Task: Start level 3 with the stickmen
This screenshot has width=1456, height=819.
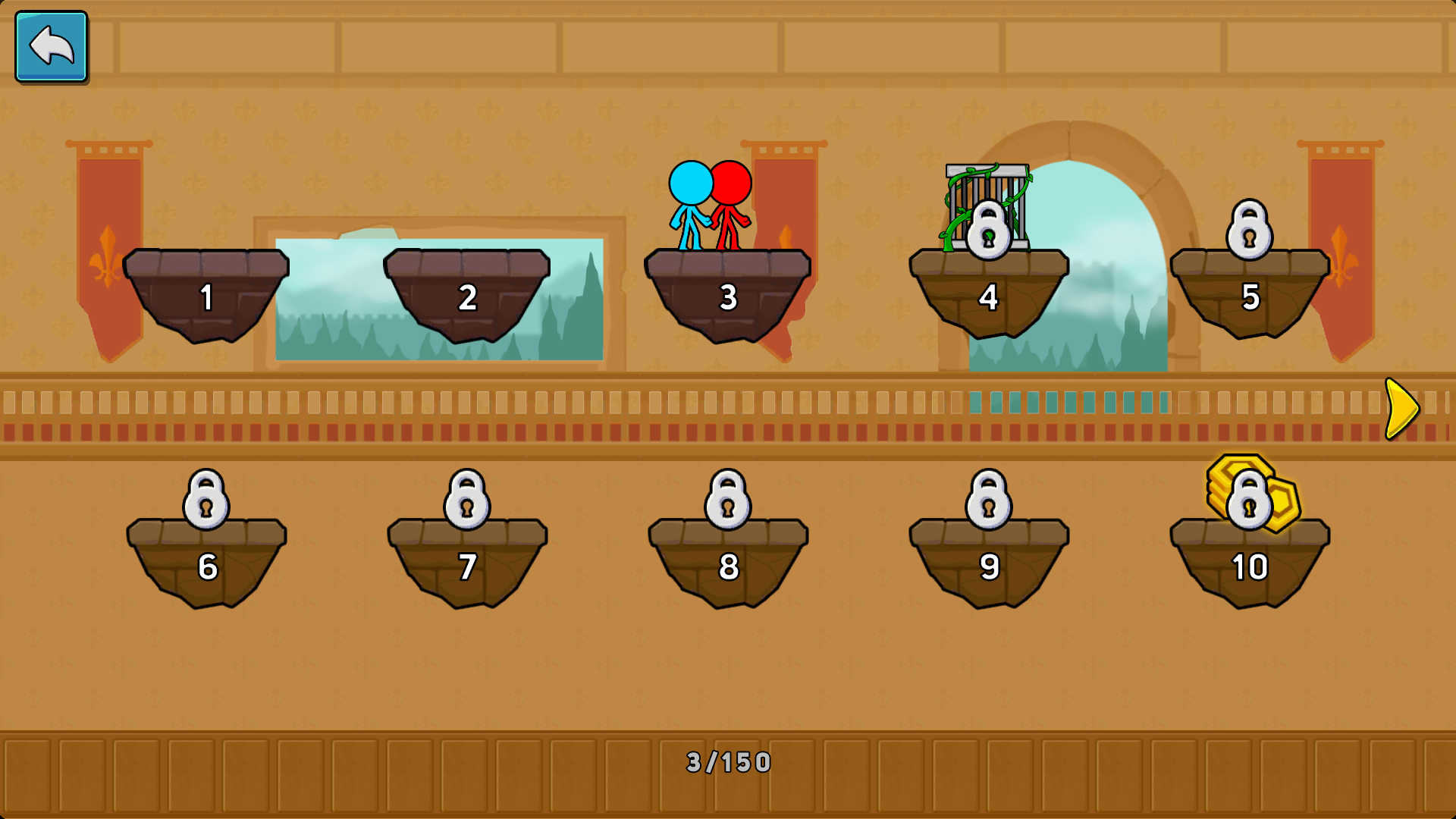Action: (x=728, y=294)
